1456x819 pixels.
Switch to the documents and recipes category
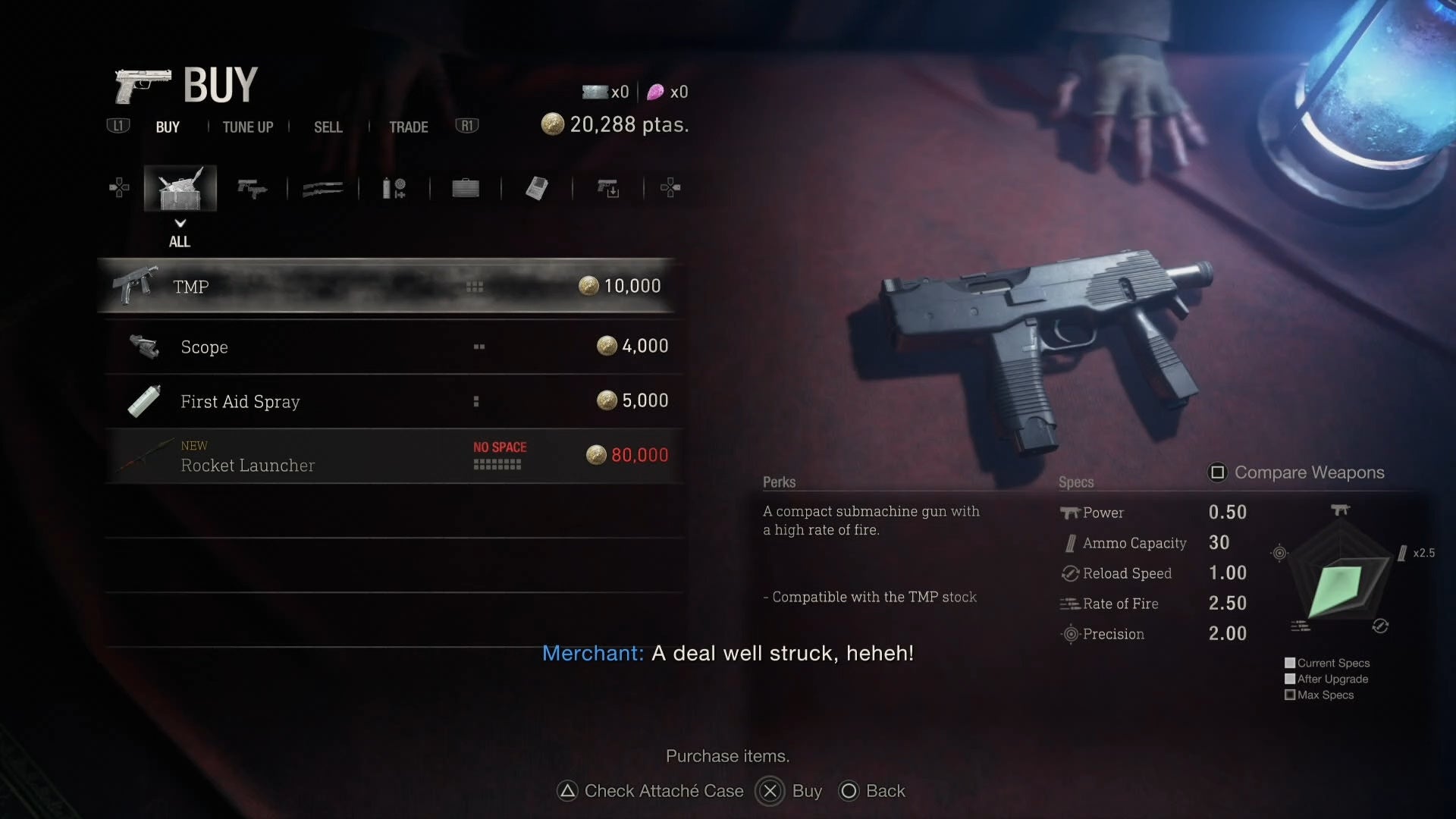[536, 188]
